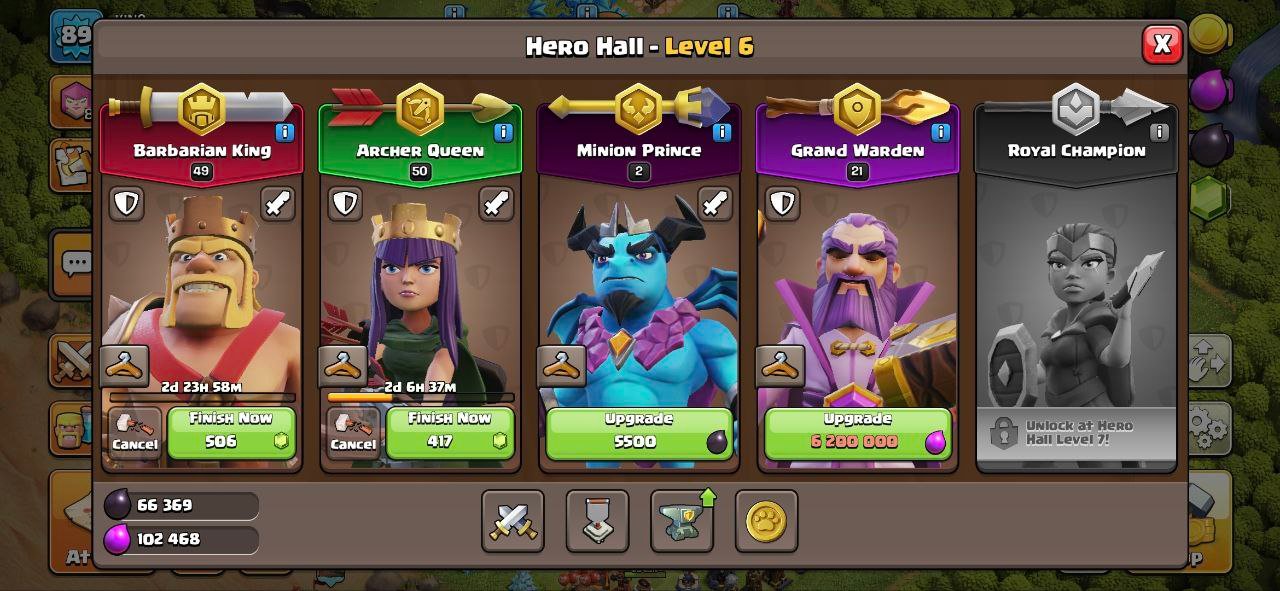Close the Hero Hall window

point(1162,44)
